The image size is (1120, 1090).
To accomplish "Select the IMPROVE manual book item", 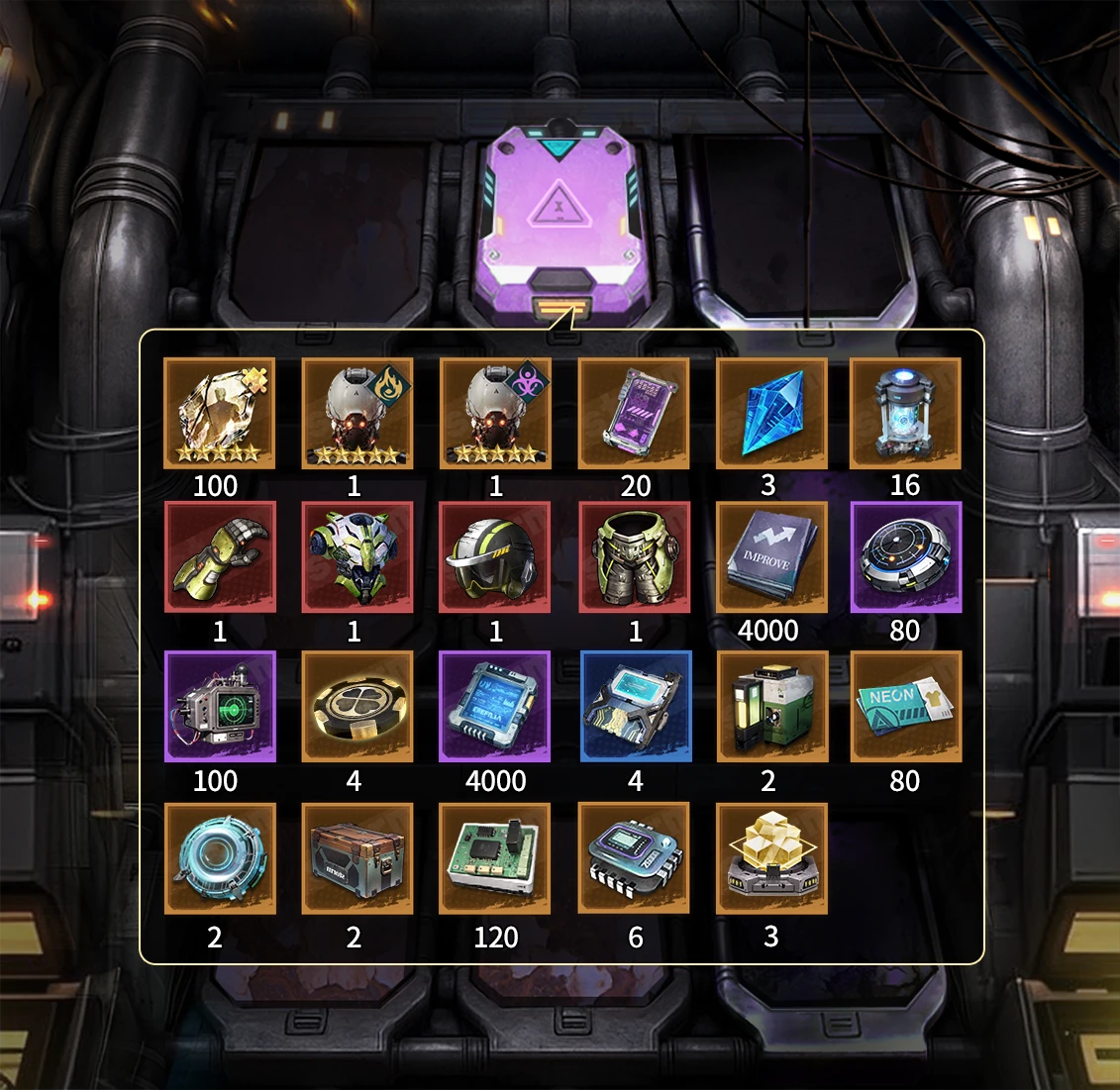I will click(771, 557).
